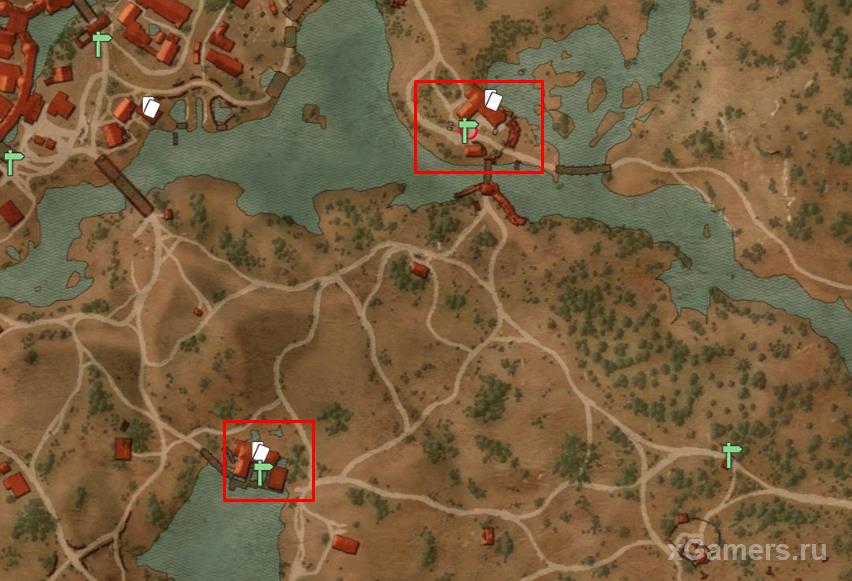Choose the lone signpost marker on the eastern road
The height and width of the screenshot is (581, 852).
732,455
